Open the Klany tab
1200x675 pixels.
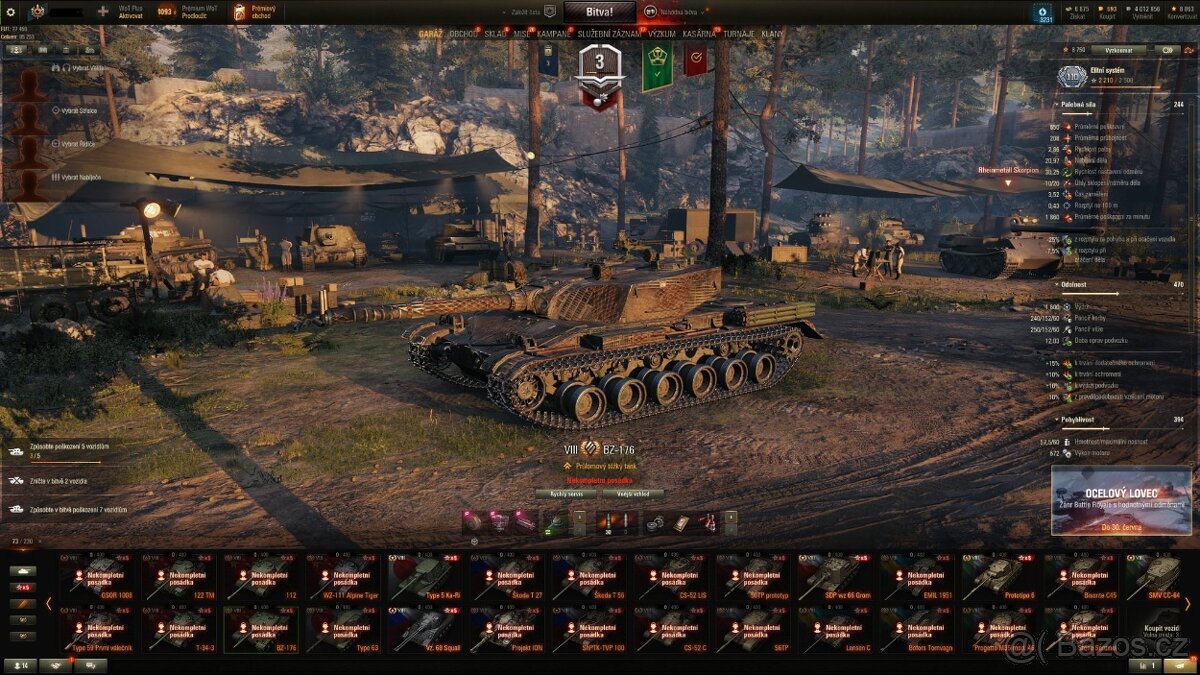772,33
